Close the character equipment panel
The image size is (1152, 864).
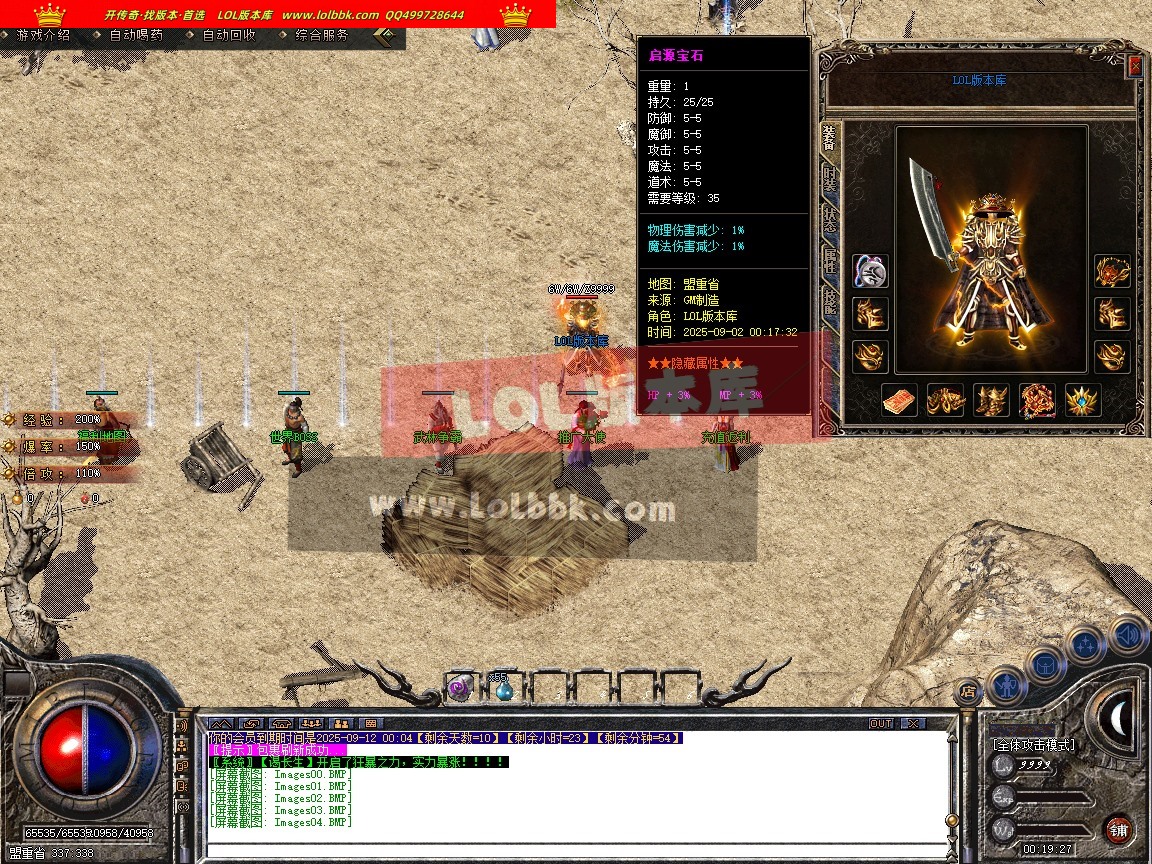pos(1135,66)
